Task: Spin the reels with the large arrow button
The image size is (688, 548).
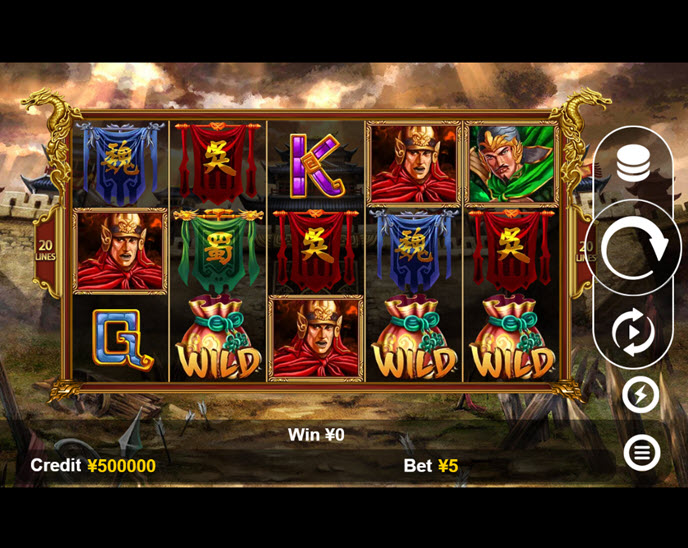Action: [x=634, y=248]
